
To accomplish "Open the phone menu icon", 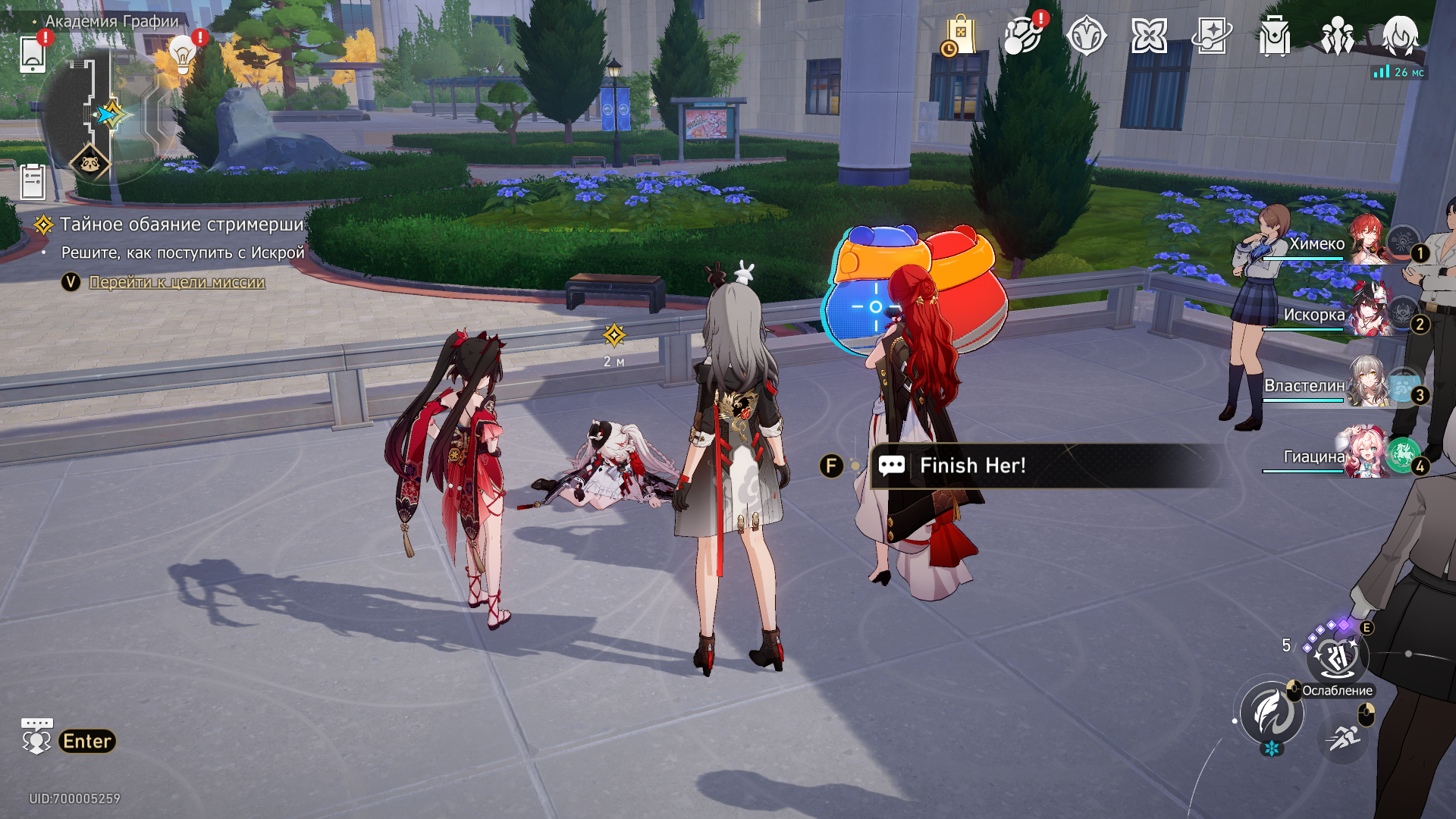I will tap(33, 54).
